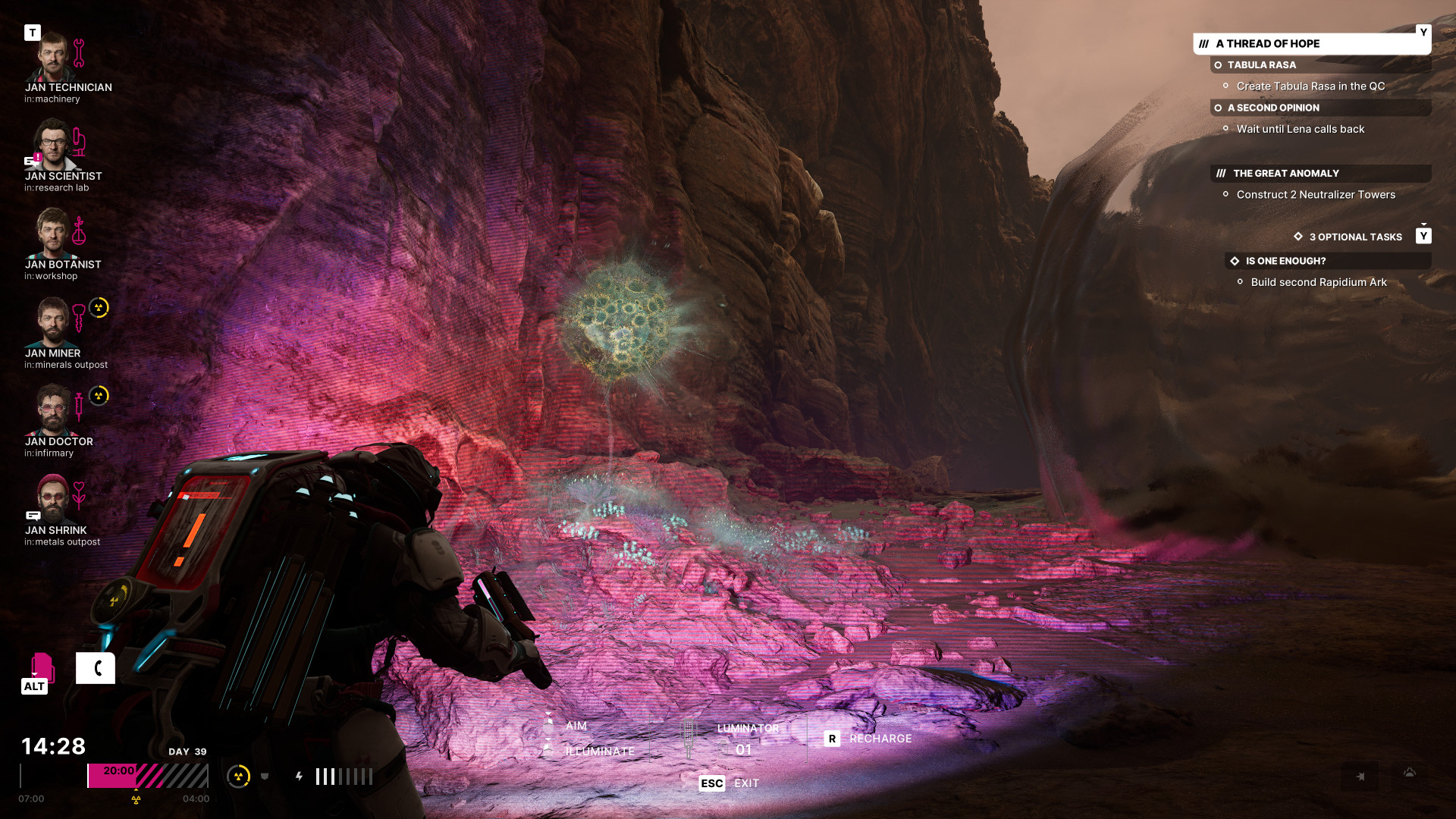Choose Jan Shrink at metals outpost
Viewport: 1456px width, 819px height.
[52, 499]
